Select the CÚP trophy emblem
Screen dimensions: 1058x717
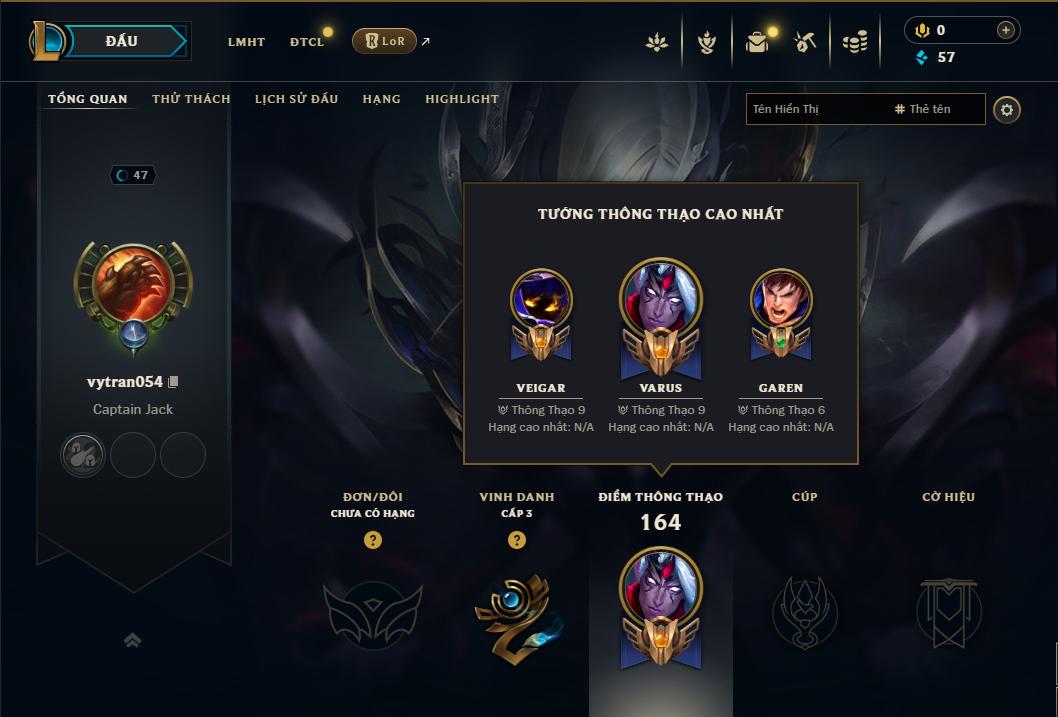(804, 612)
